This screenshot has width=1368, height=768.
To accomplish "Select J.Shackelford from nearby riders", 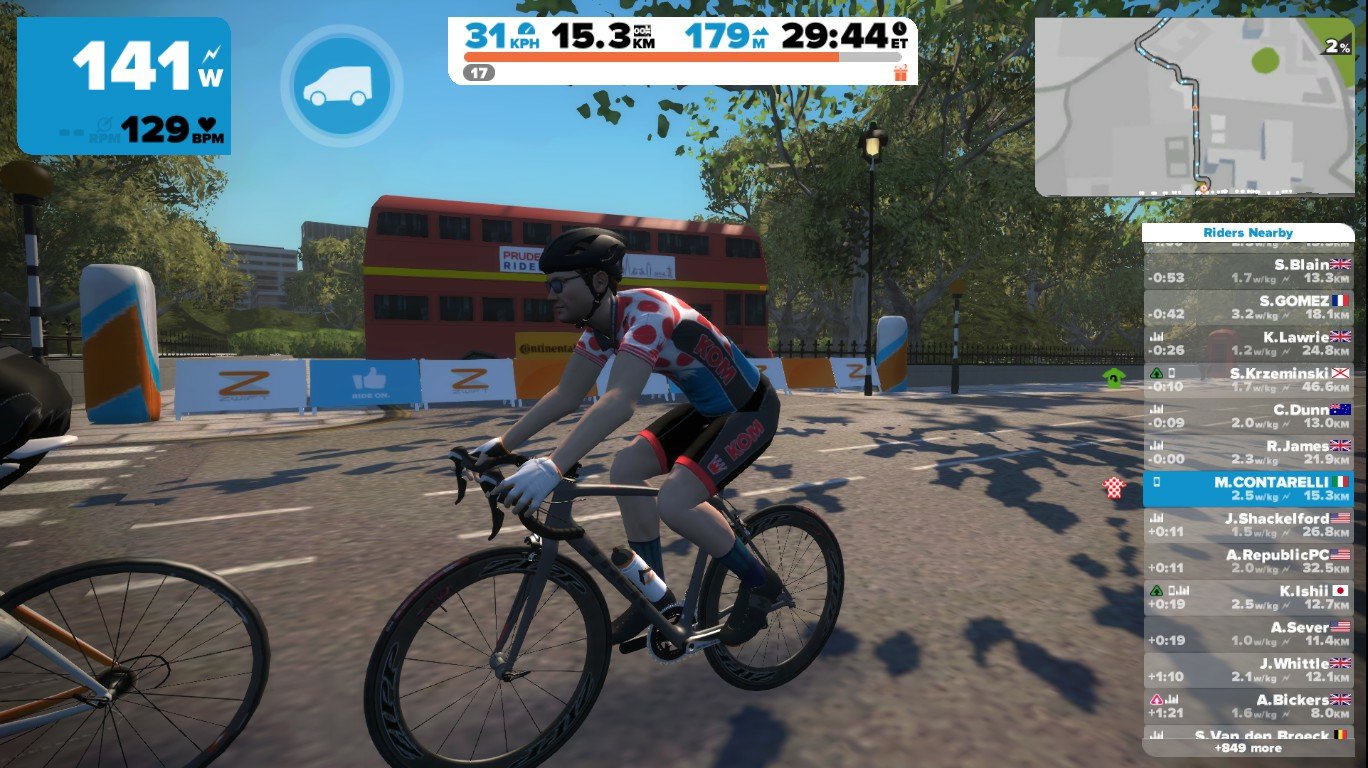I will 1248,525.
